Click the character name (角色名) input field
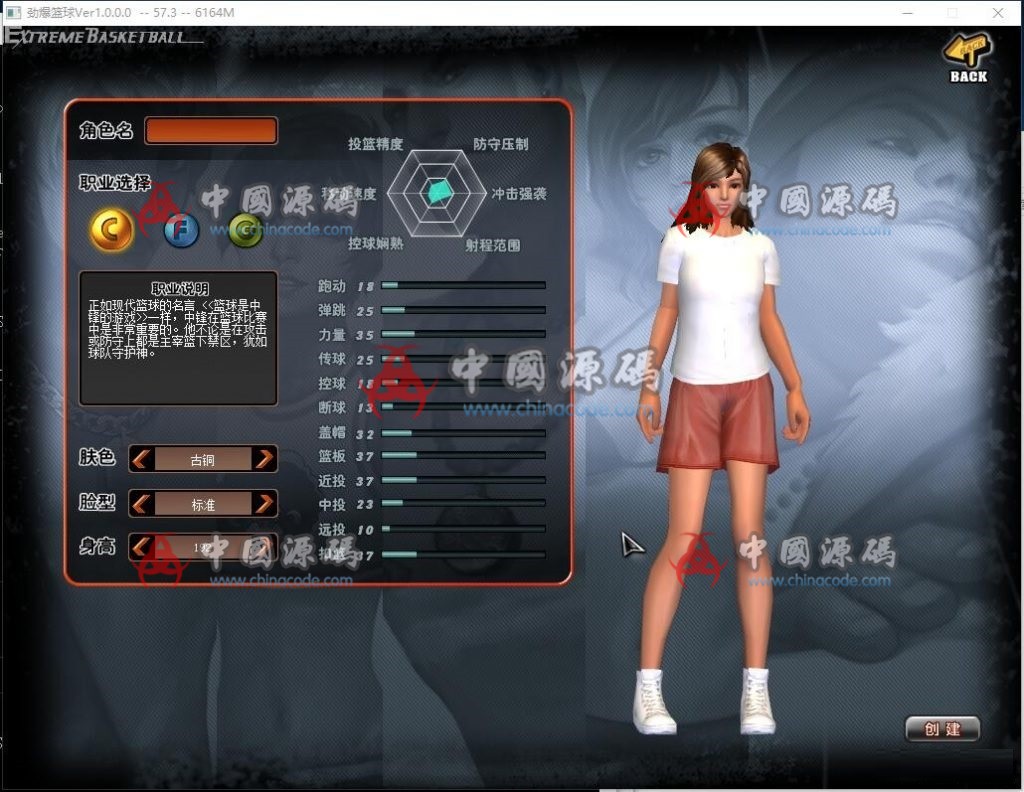 pos(211,131)
